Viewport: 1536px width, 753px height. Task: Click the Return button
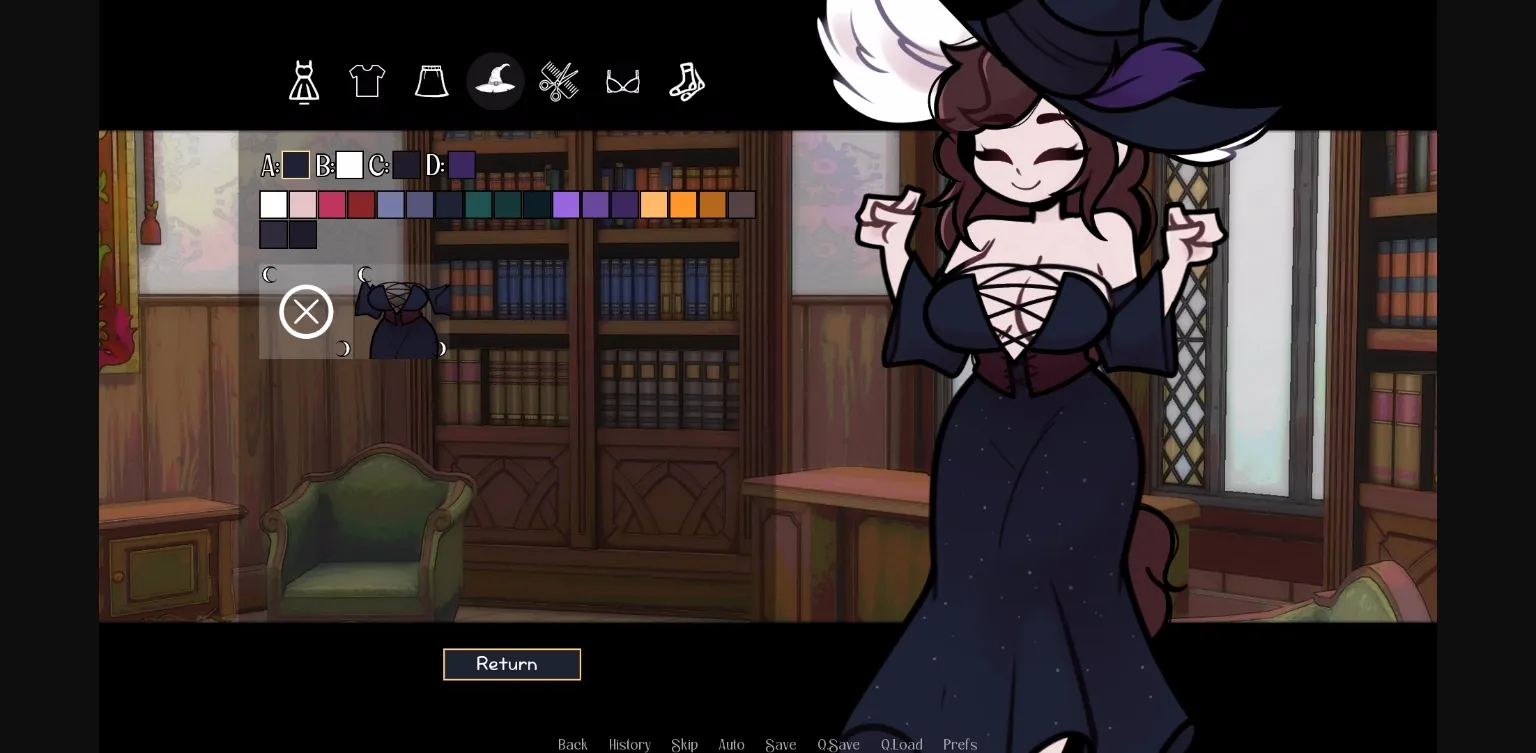[512, 664]
